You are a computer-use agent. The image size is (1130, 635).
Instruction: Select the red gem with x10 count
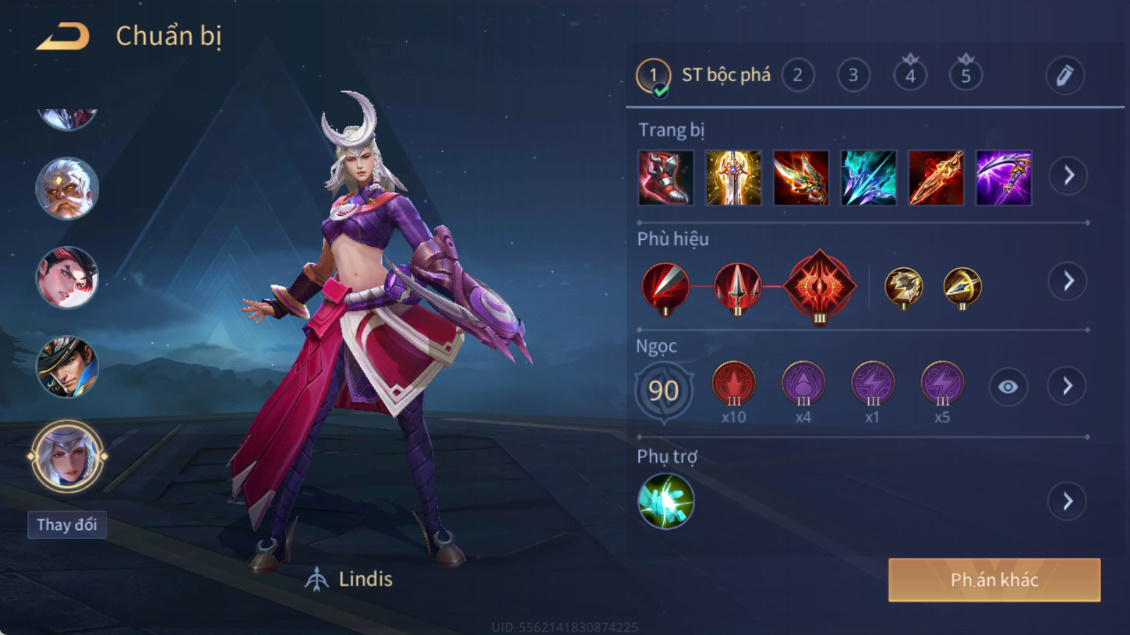734,385
